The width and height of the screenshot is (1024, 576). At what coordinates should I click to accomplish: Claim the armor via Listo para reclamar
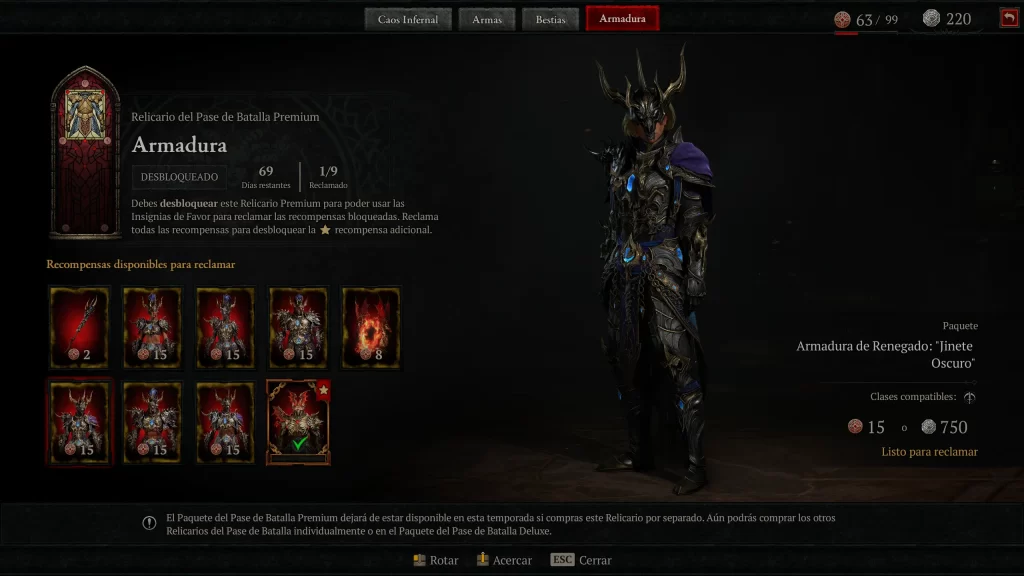tap(929, 452)
